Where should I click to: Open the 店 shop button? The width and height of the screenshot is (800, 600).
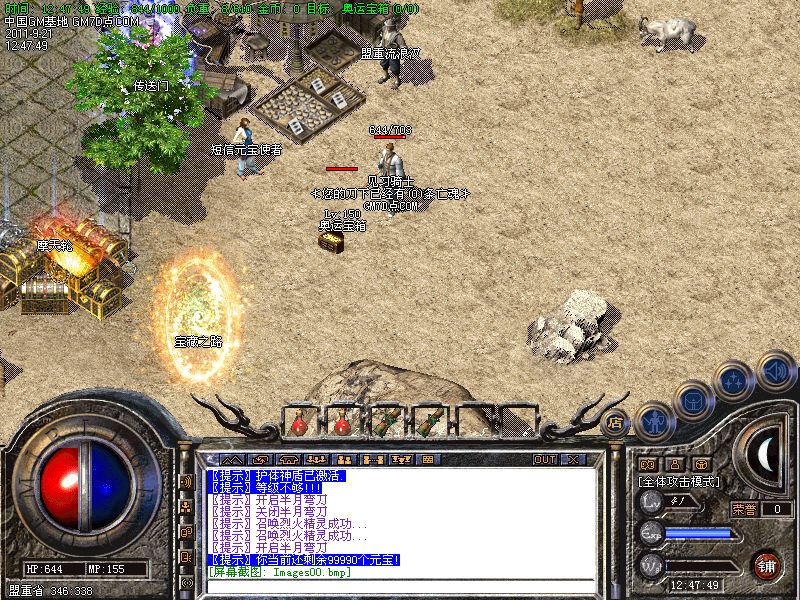pyautogui.click(x=615, y=421)
